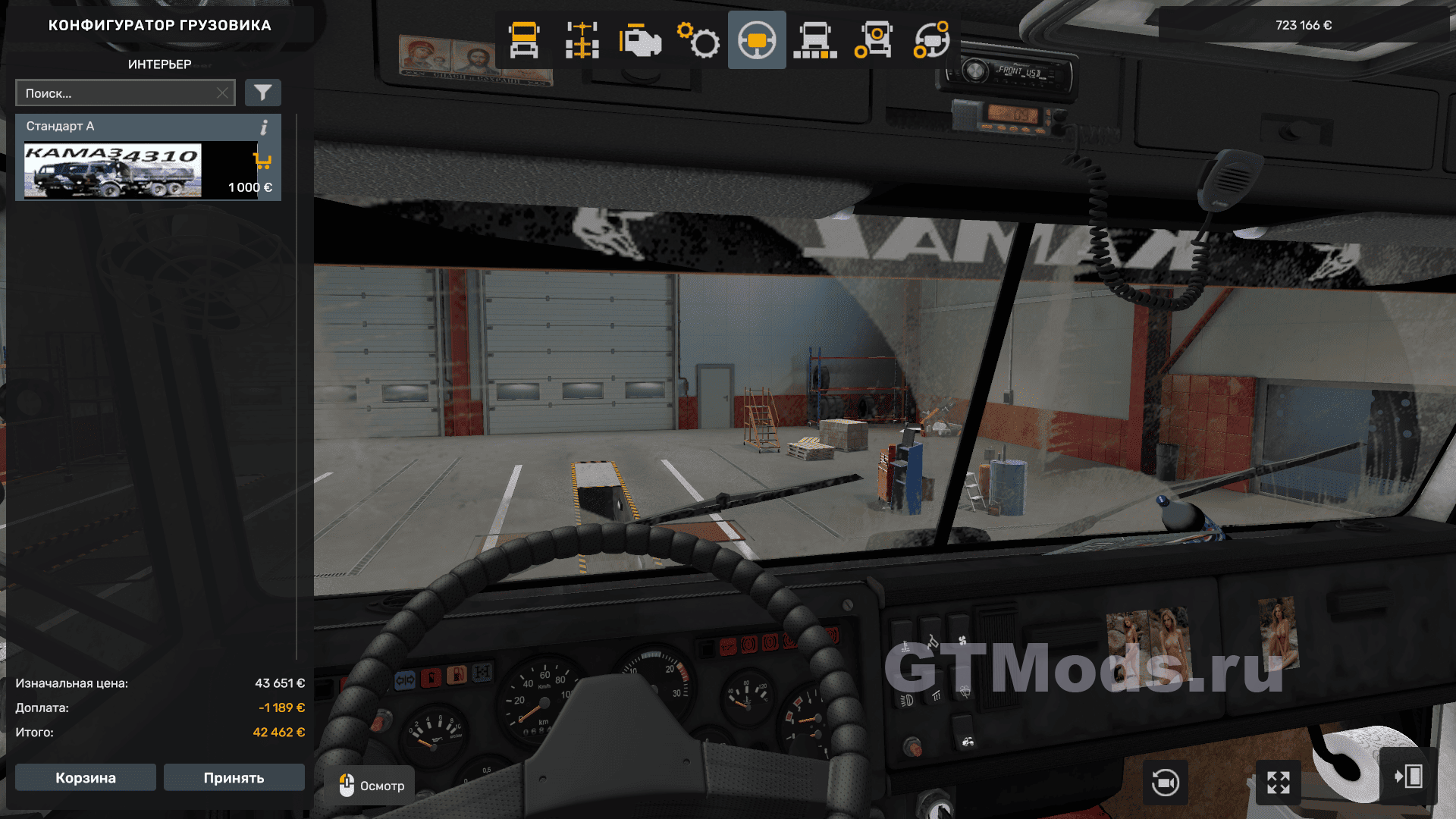Open the transmission gears tab

pos(698,40)
